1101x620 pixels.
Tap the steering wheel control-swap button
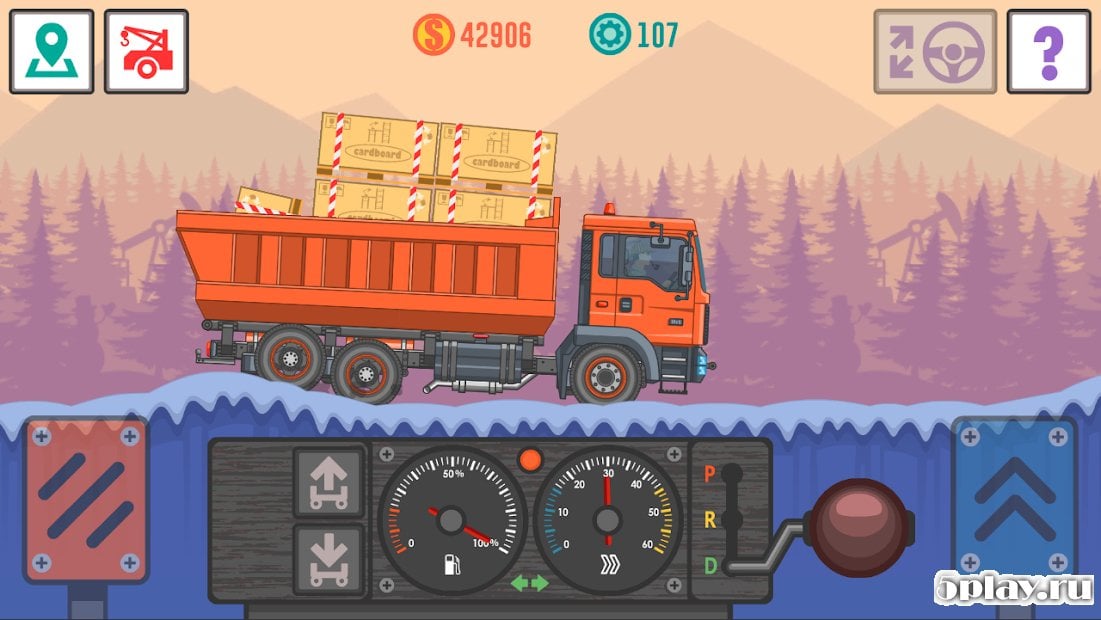[x=935, y=51]
